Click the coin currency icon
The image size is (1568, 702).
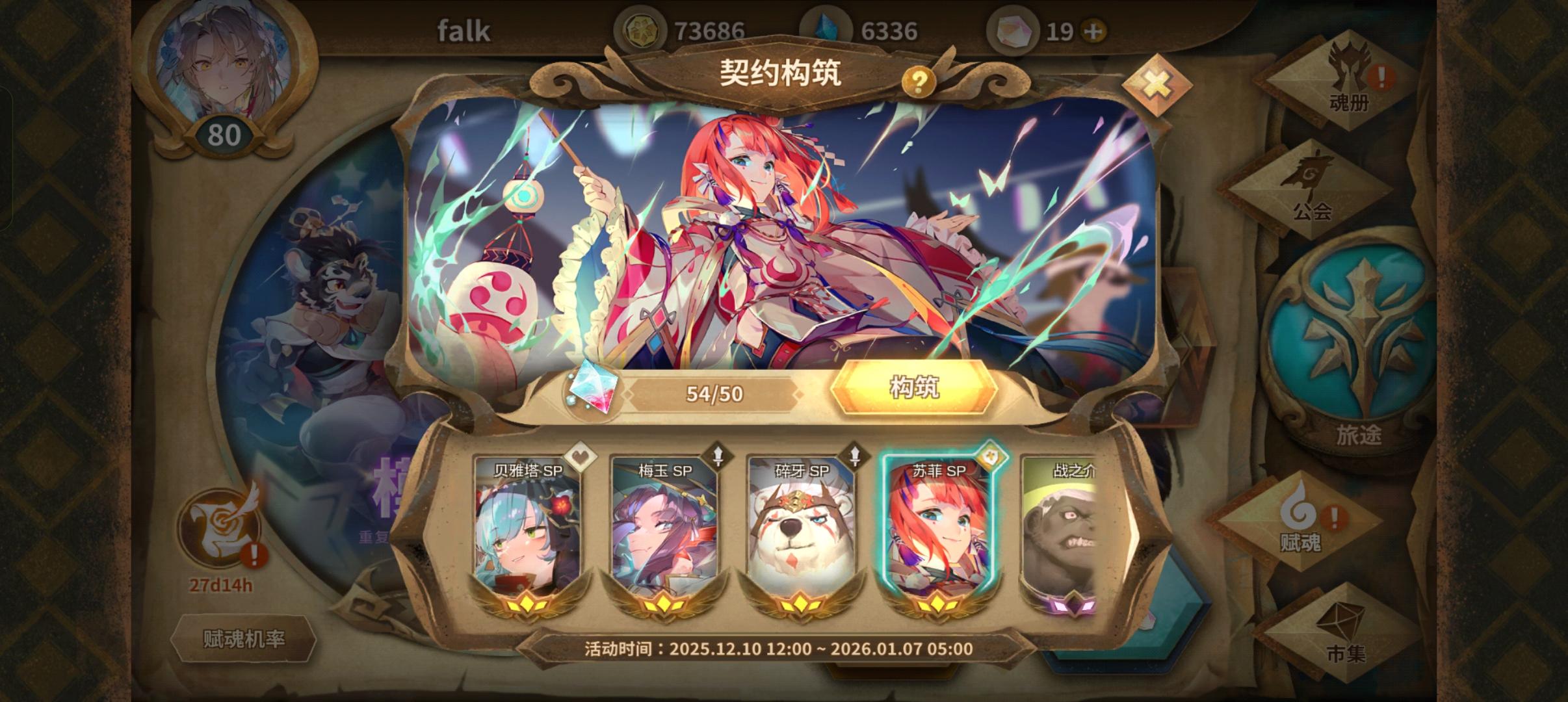tap(641, 27)
